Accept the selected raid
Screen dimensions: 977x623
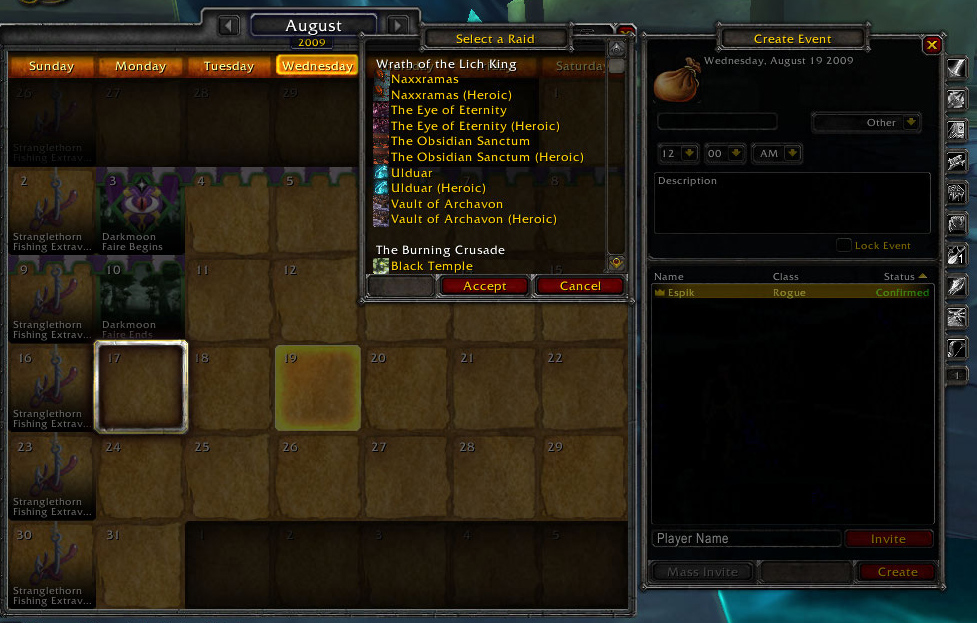point(485,286)
